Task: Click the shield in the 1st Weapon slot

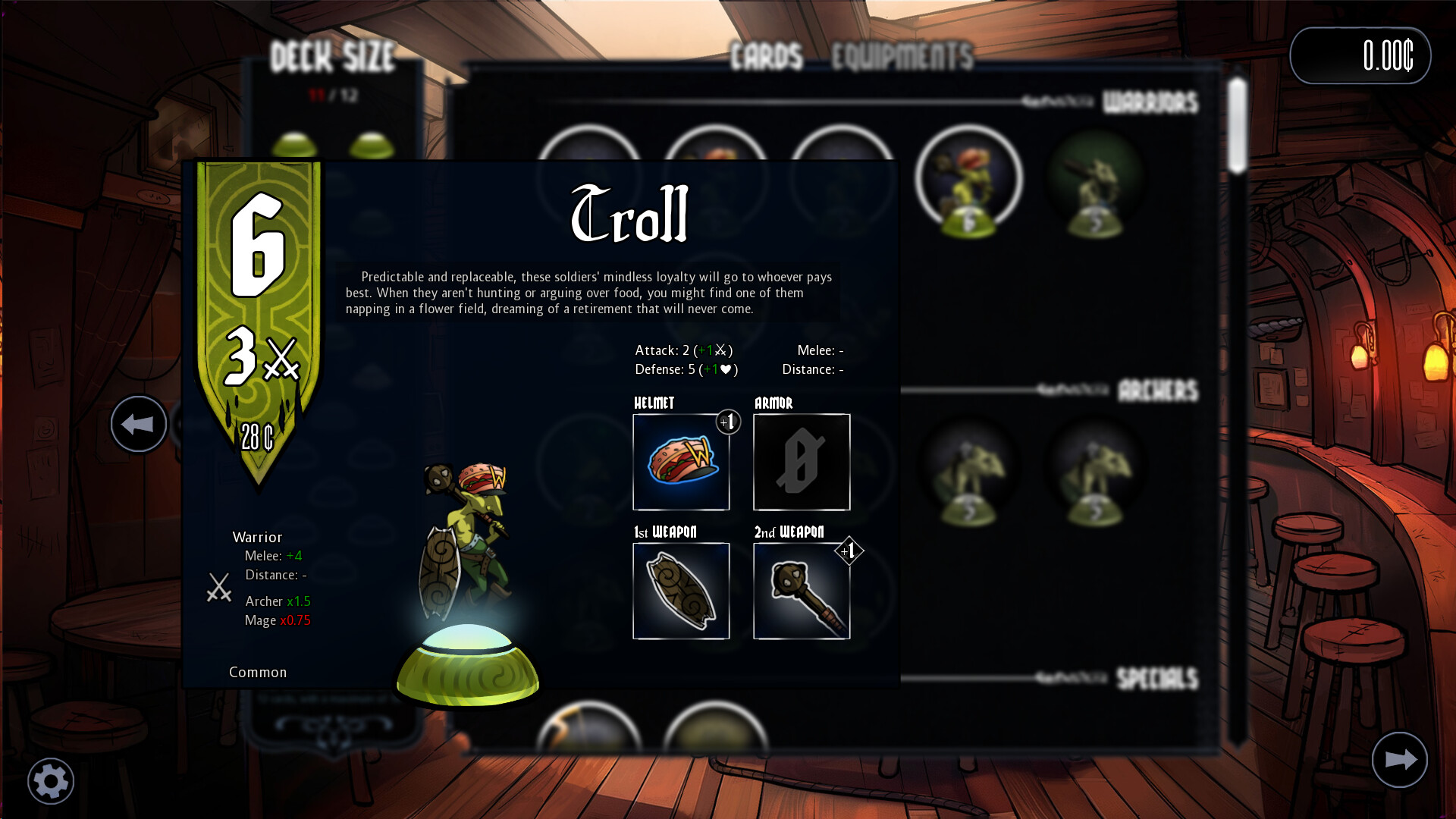Action: click(680, 591)
